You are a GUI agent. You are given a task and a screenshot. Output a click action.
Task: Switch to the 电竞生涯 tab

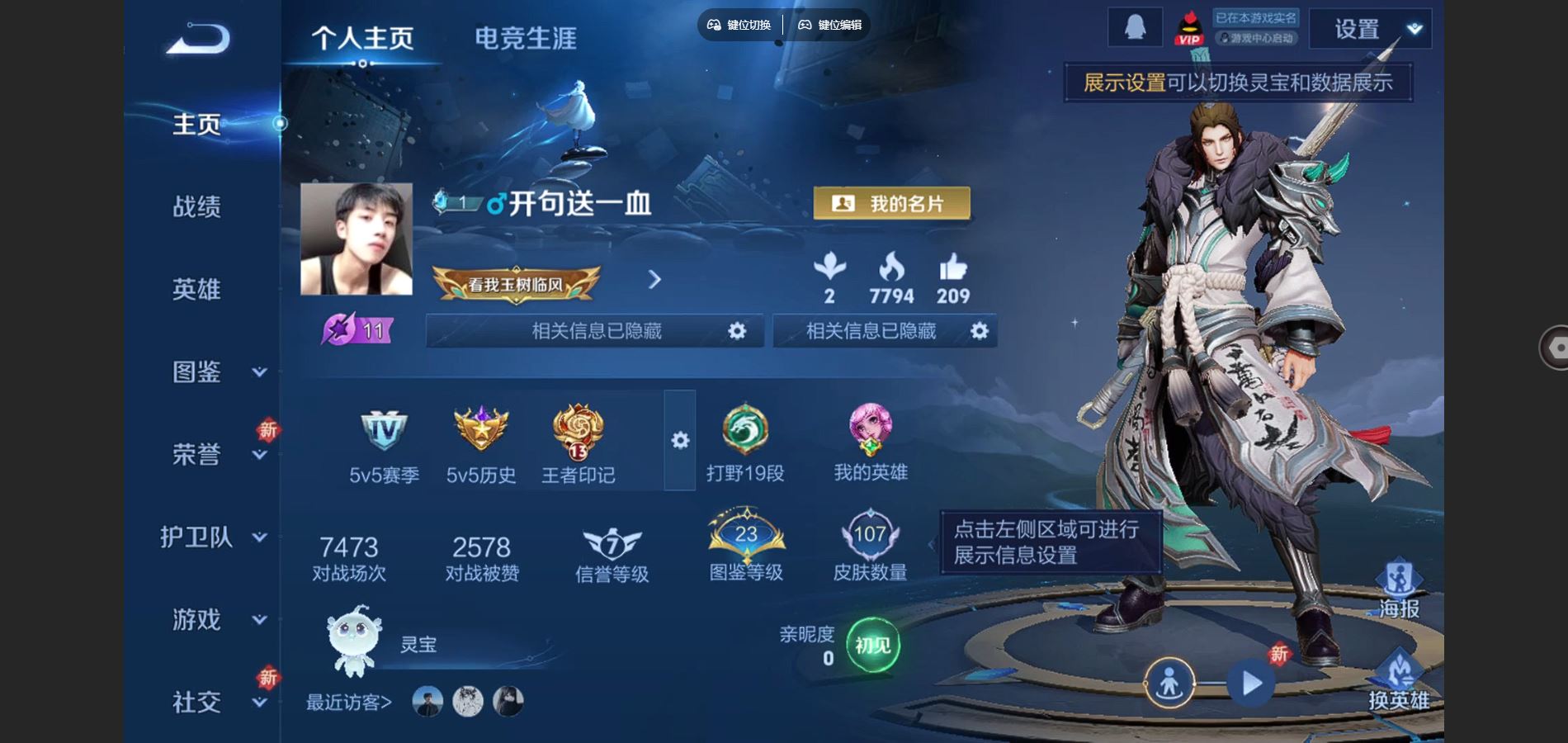(x=525, y=38)
